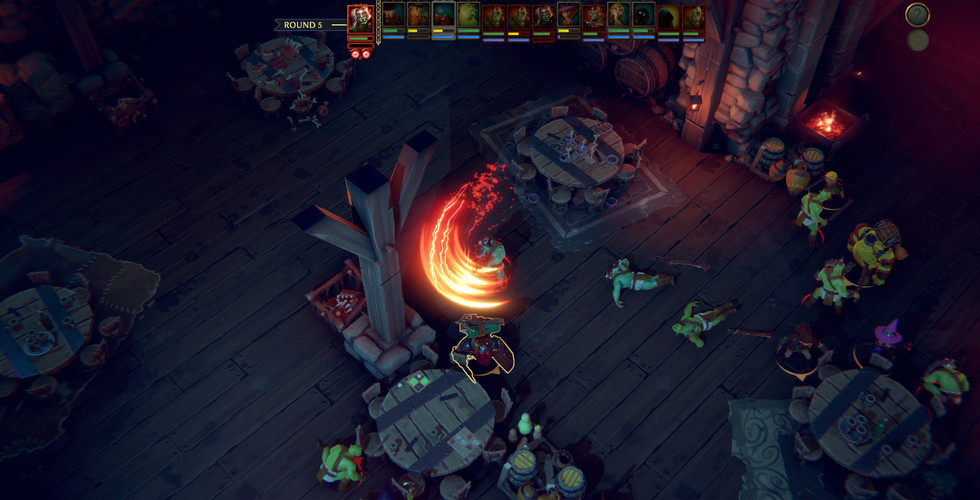
Task: Select the large active-turn orc portrait
Action: (361, 20)
